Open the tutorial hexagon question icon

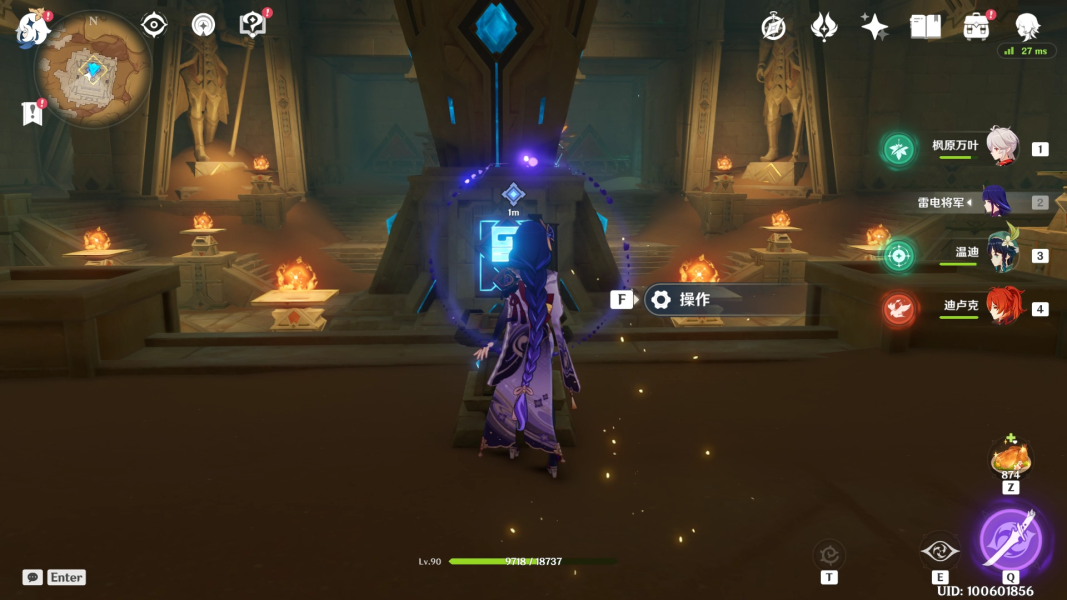253,25
